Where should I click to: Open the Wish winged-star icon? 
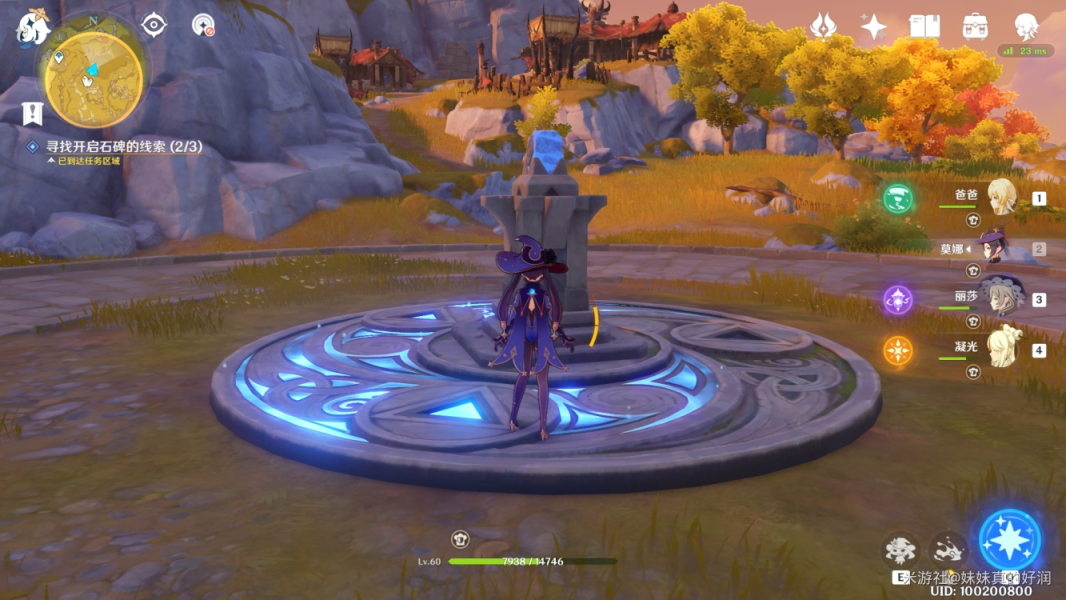pos(823,26)
